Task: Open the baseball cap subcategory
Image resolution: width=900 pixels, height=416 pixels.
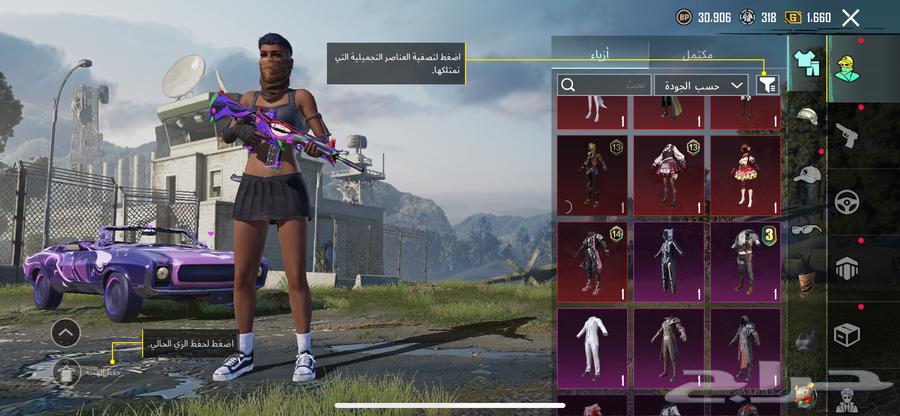Action: click(x=807, y=175)
